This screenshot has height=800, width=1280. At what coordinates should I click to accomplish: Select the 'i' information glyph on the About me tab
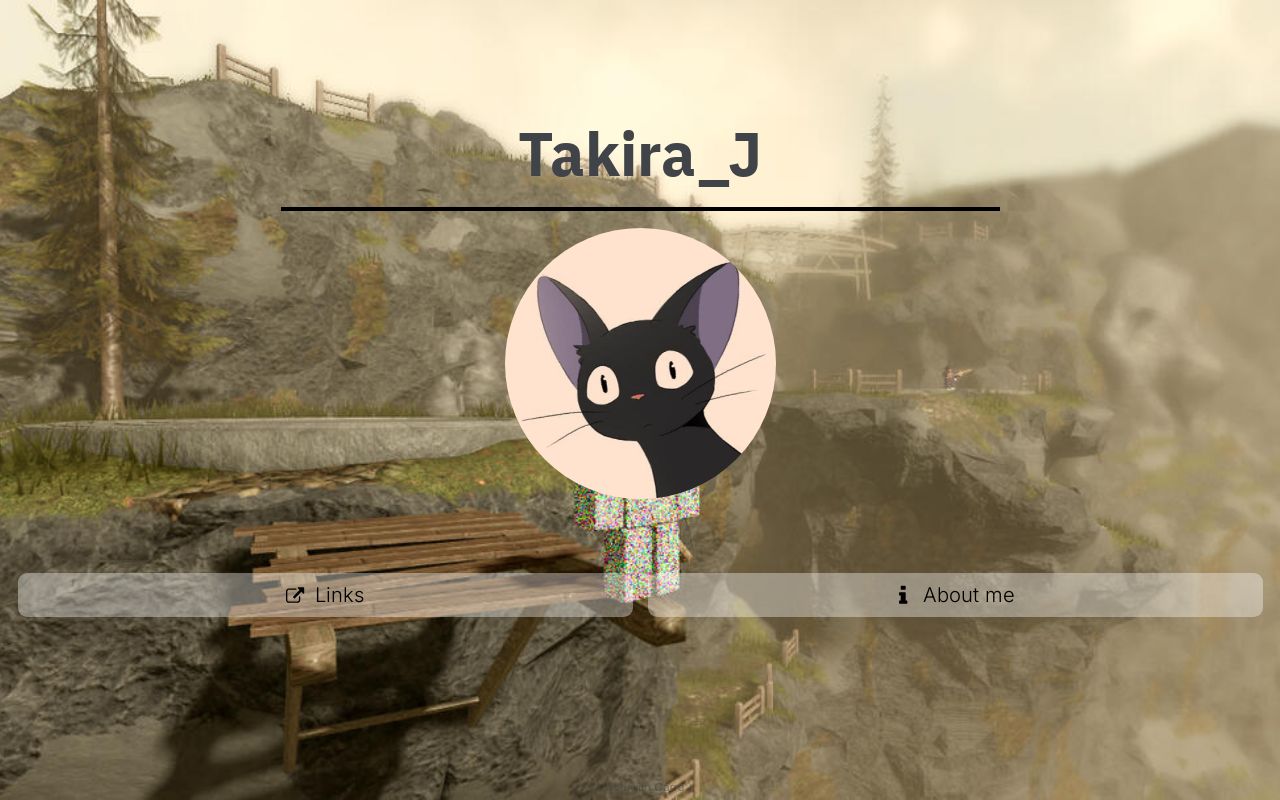tap(902, 595)
